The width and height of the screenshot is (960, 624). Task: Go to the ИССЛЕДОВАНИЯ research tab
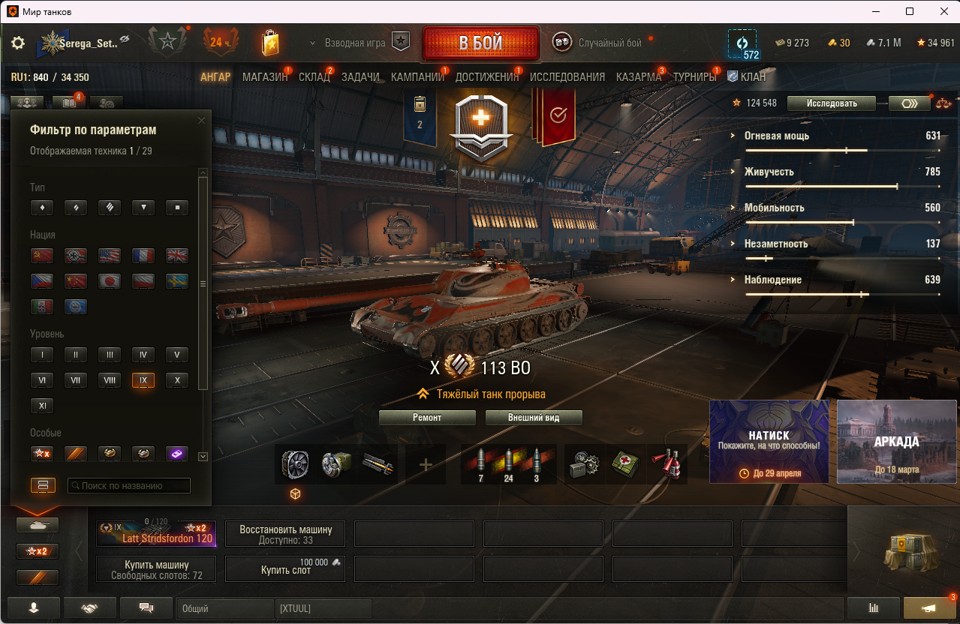567,77
